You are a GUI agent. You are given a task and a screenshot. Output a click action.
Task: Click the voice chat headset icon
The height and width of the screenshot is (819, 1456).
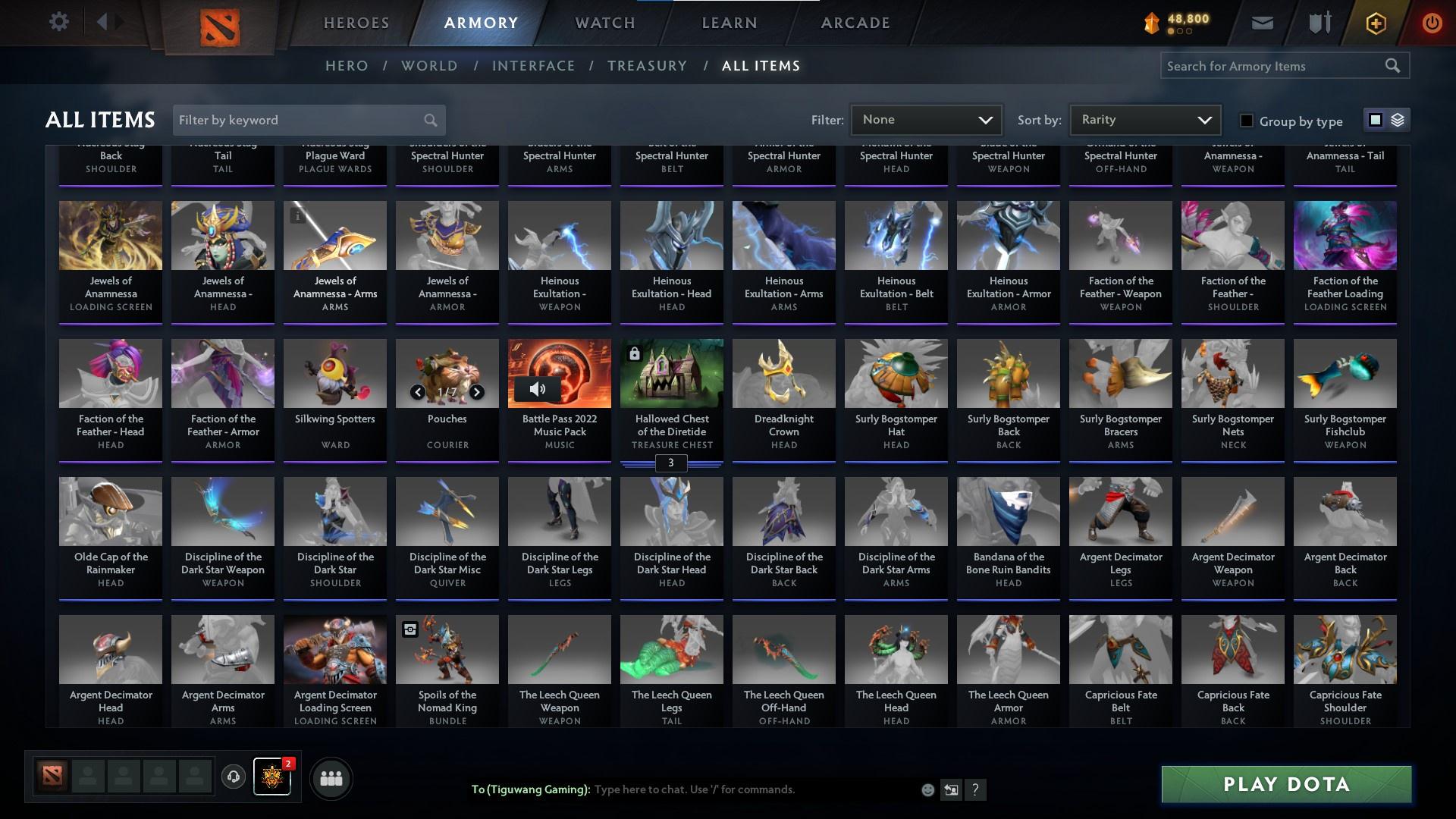235,778
